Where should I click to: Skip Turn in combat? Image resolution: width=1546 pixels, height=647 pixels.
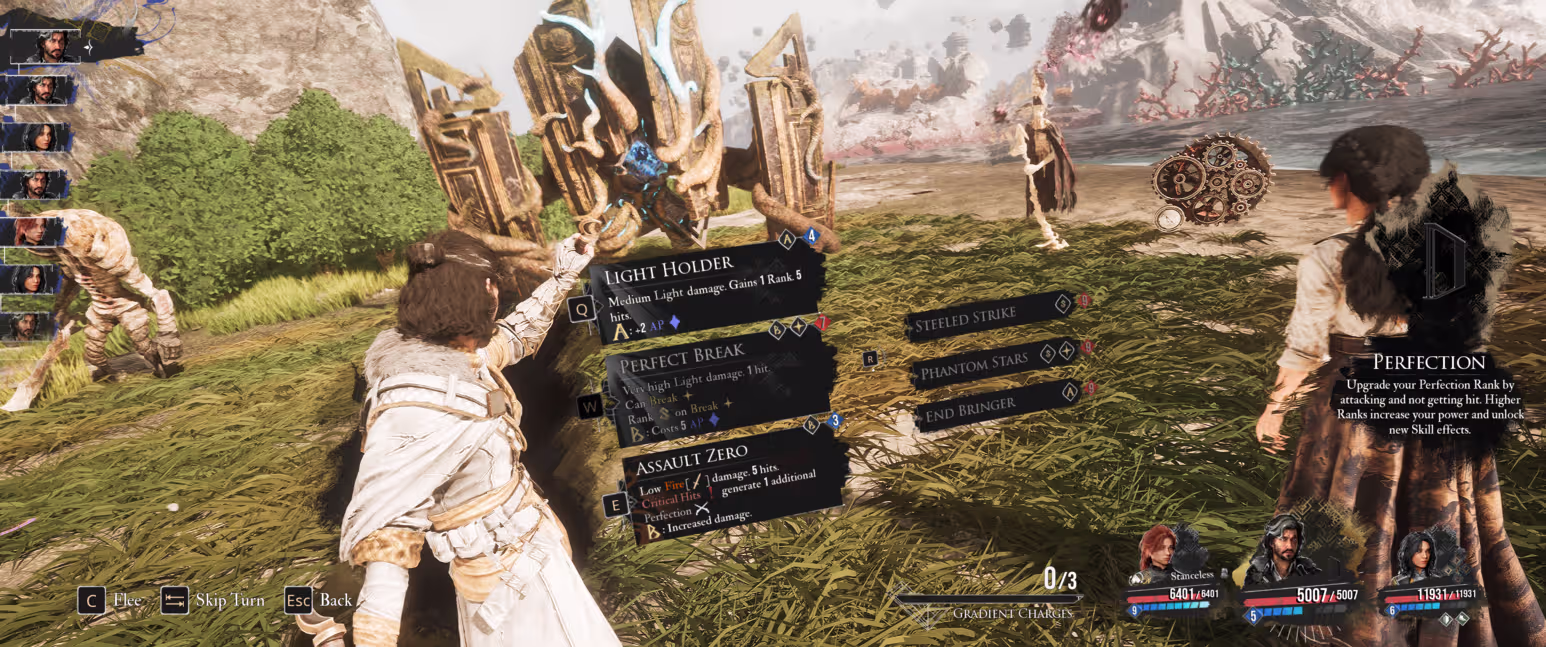214,600
